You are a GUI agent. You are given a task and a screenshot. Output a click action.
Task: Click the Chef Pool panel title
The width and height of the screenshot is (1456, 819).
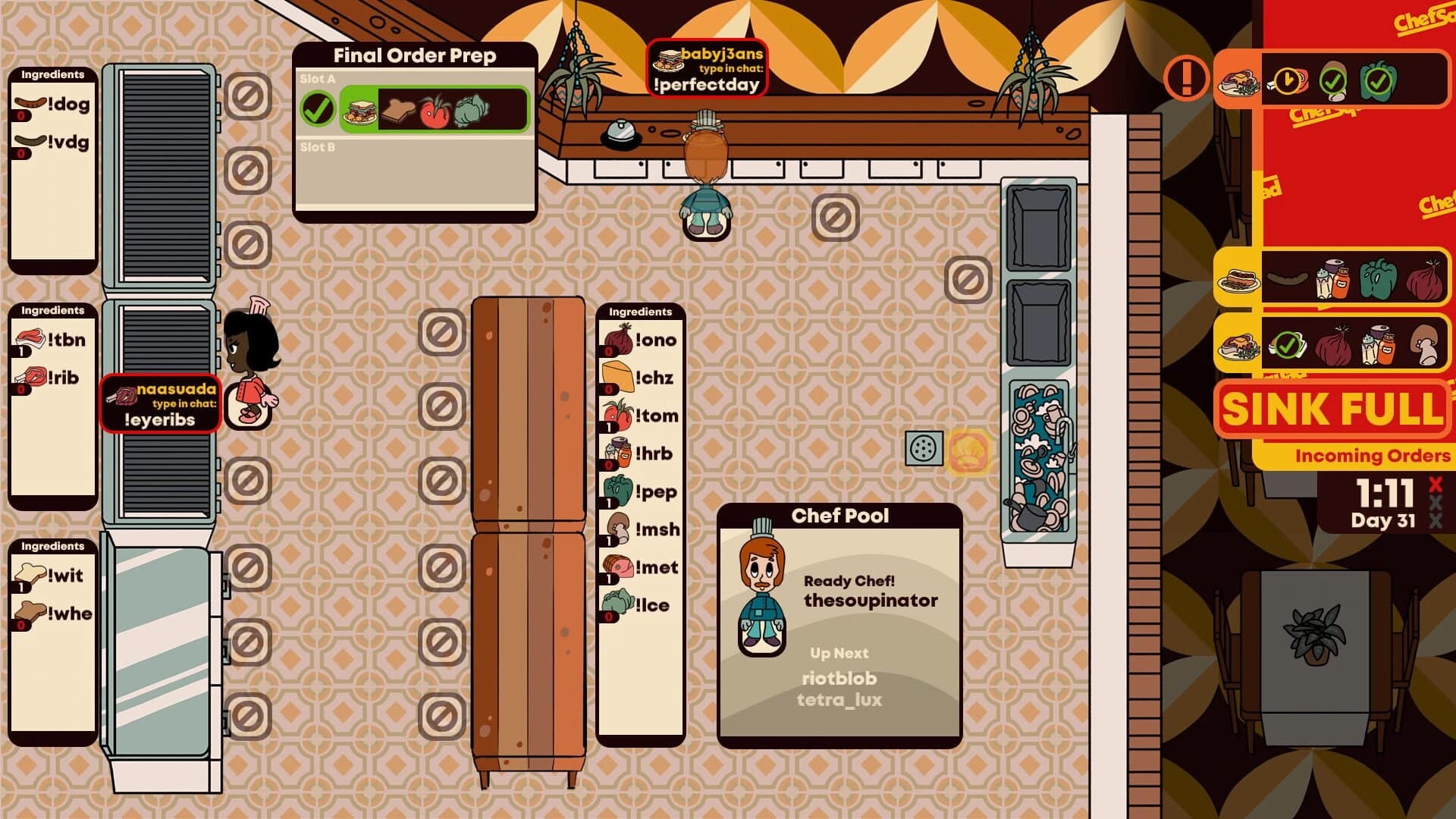839,516
